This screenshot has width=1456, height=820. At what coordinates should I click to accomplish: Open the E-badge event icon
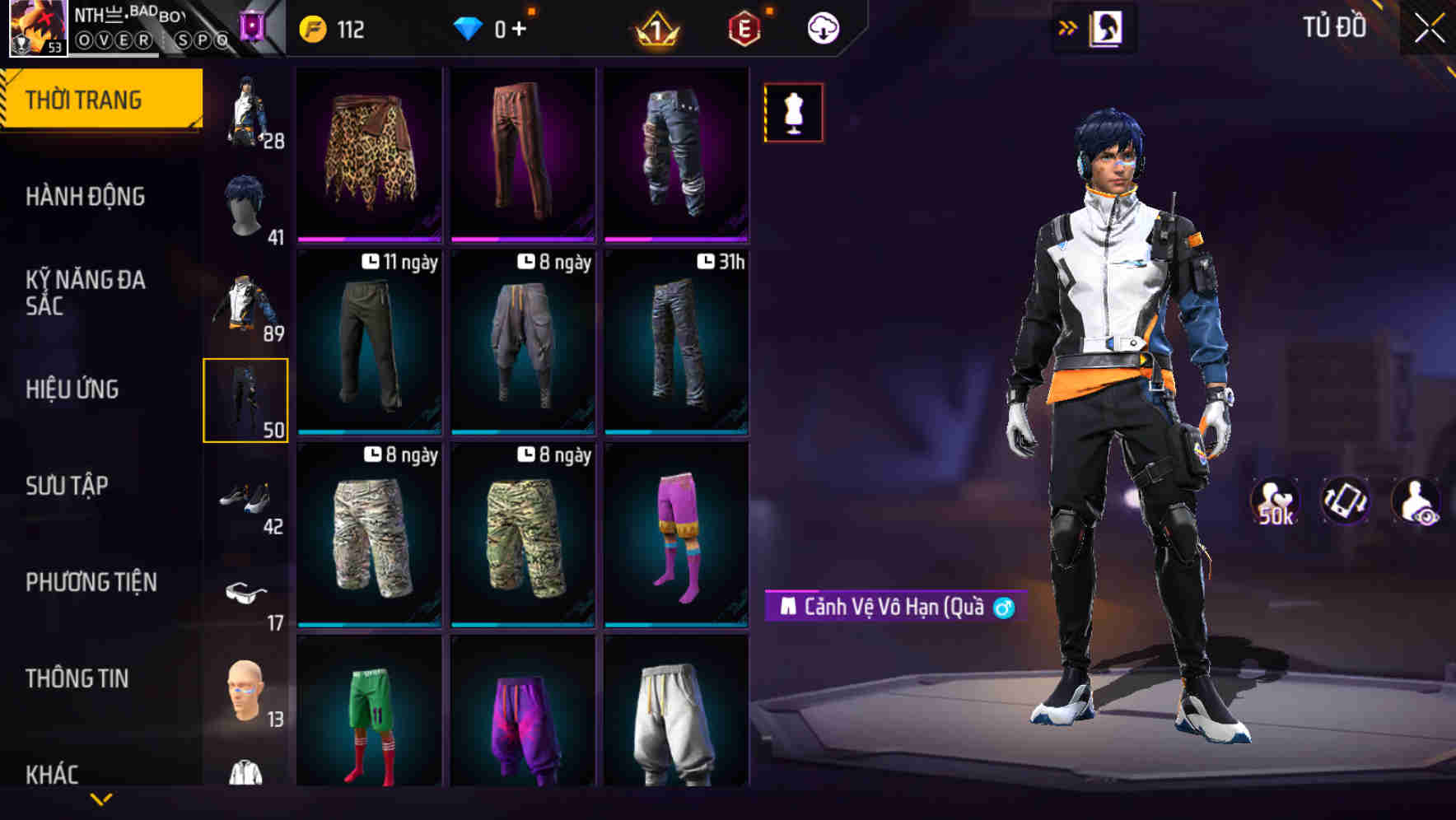(744, 26)
